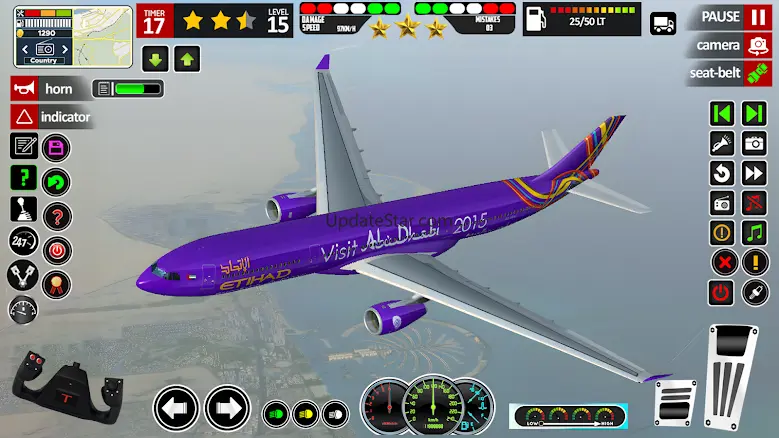779x438 pixels.
Task: Click the delivery truck icon
Action: point(662,22)
